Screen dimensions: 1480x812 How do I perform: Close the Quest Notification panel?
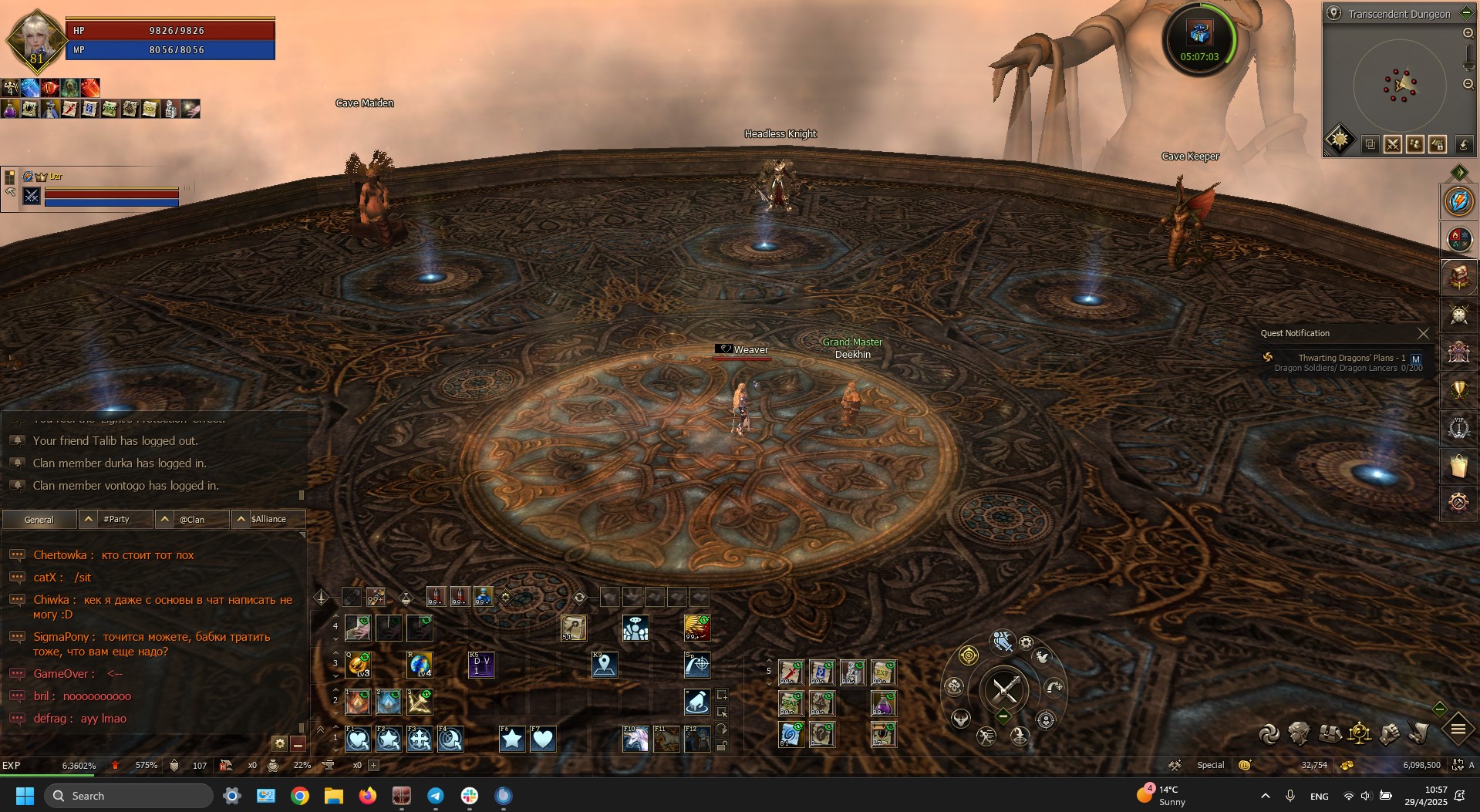coord(1423,333)
